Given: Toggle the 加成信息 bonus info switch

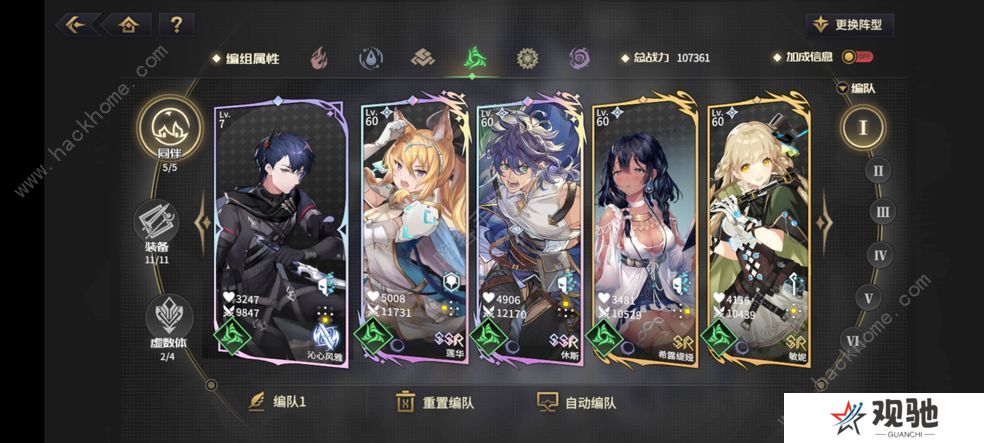Looking at the screenshot, I should click(855, 58).
